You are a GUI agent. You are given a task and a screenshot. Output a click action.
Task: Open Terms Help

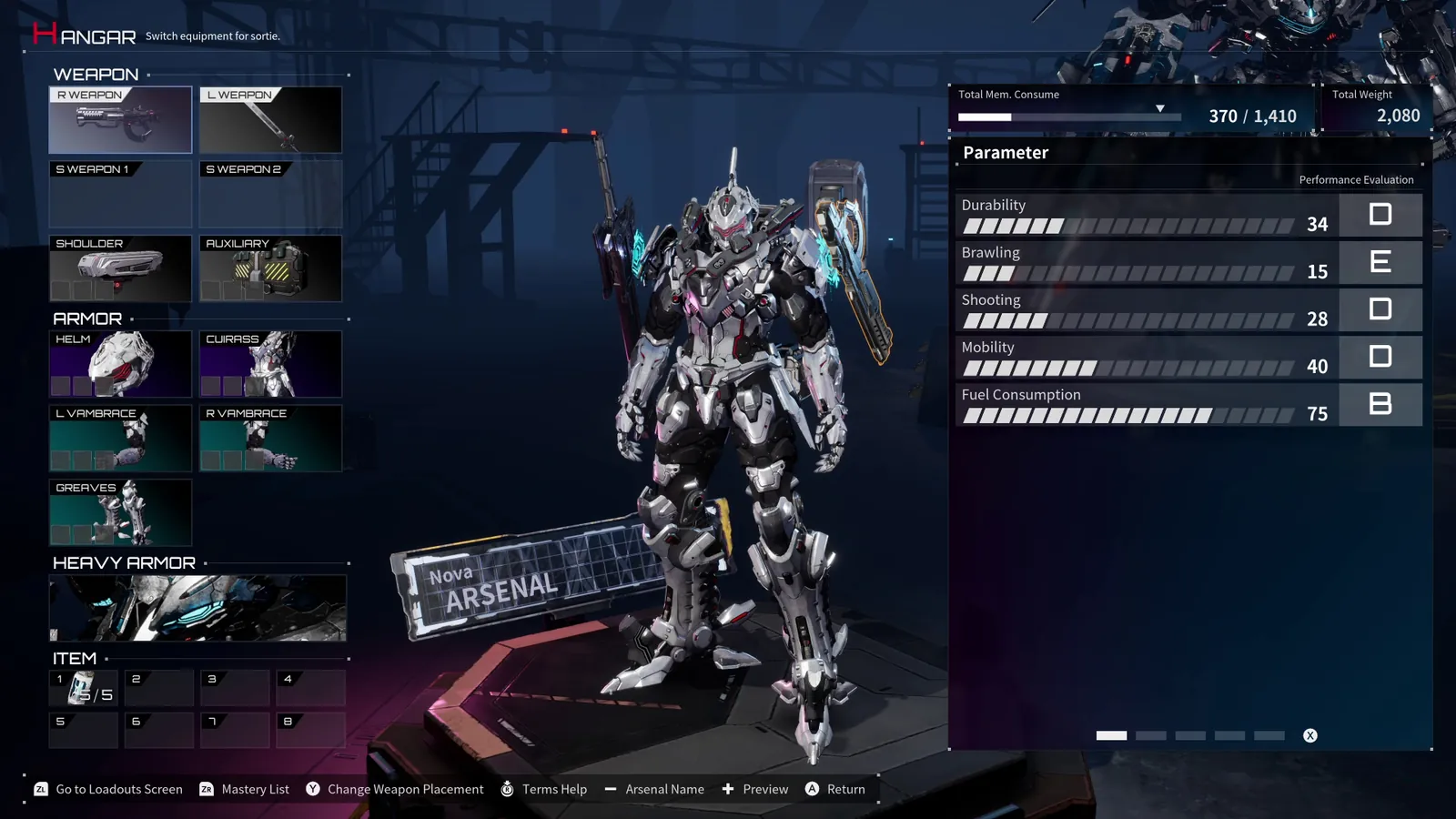543,789
